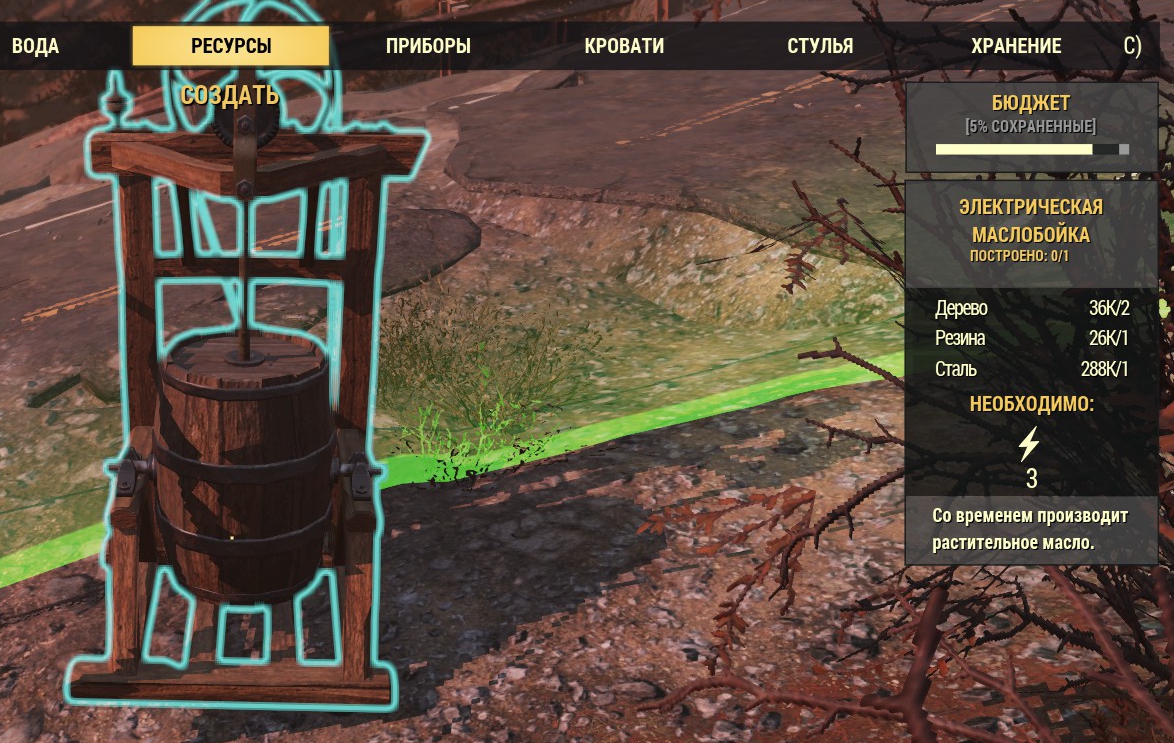Viewport: 1174px width, 743px height.
Task: Switch to the ВОДА category tab
Action: pos(35,47)
